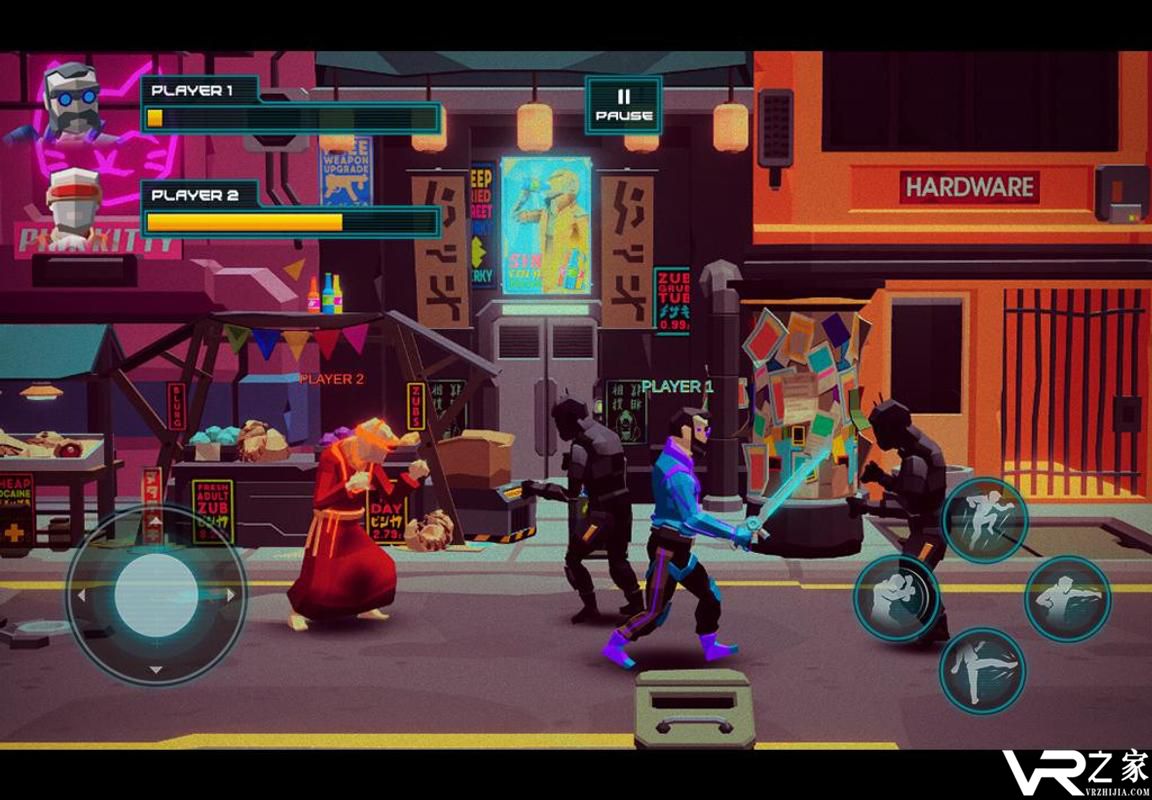This screenshot has width=1152, height=800.
Task: Trigger the kick attack button
Action: click(x=982, y=671)
